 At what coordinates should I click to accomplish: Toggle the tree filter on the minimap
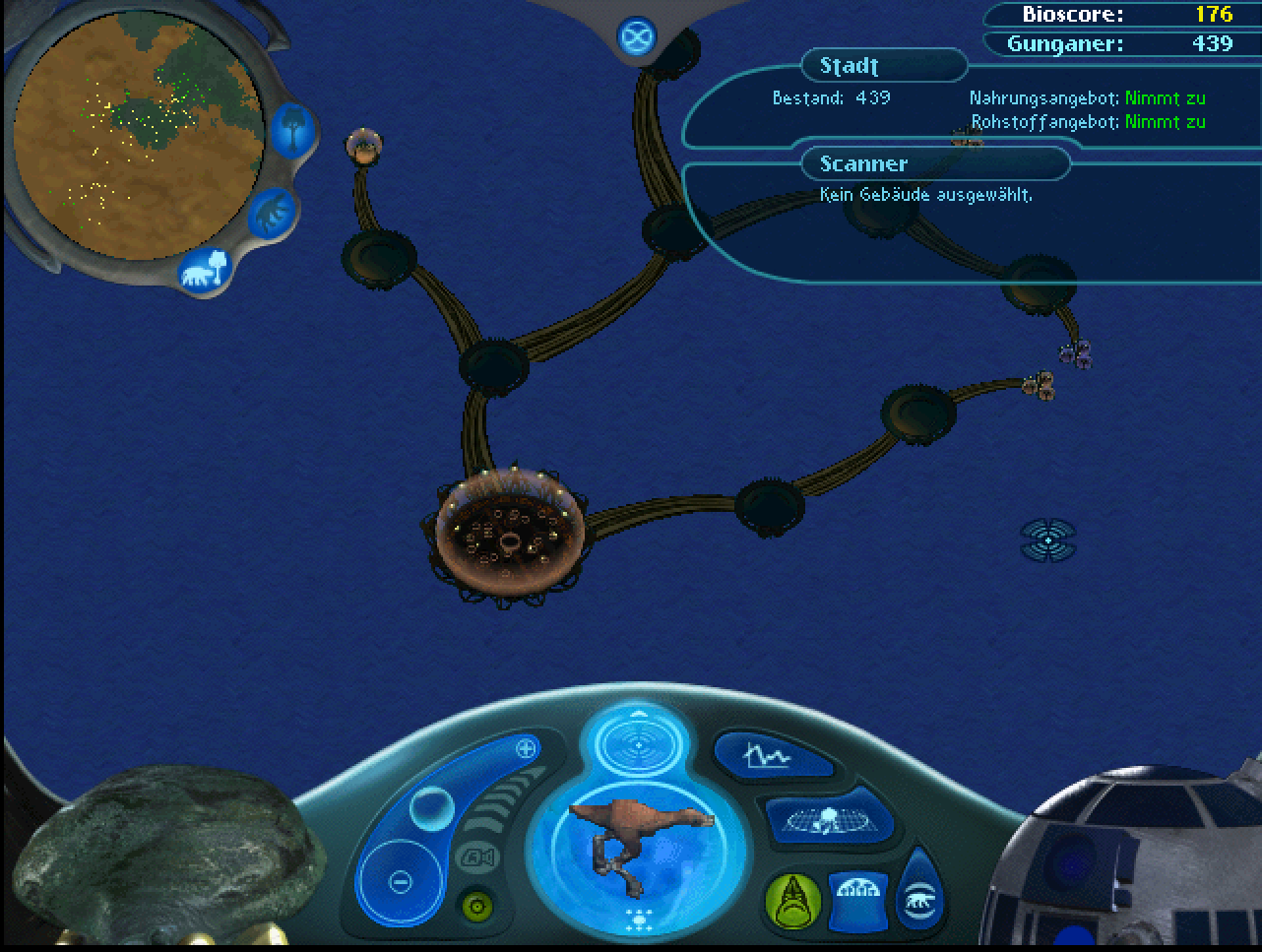pyautogui.click(x=293, y=129)
